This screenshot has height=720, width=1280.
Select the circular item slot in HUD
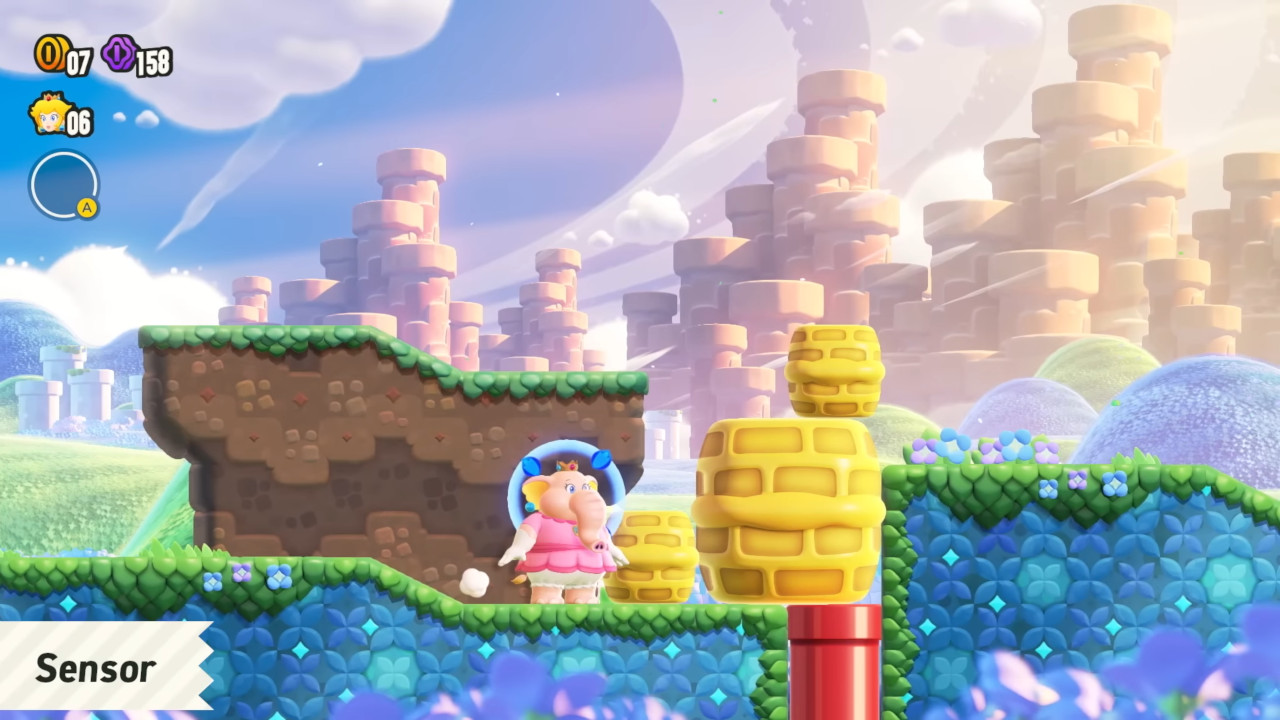tap(64, 186)
